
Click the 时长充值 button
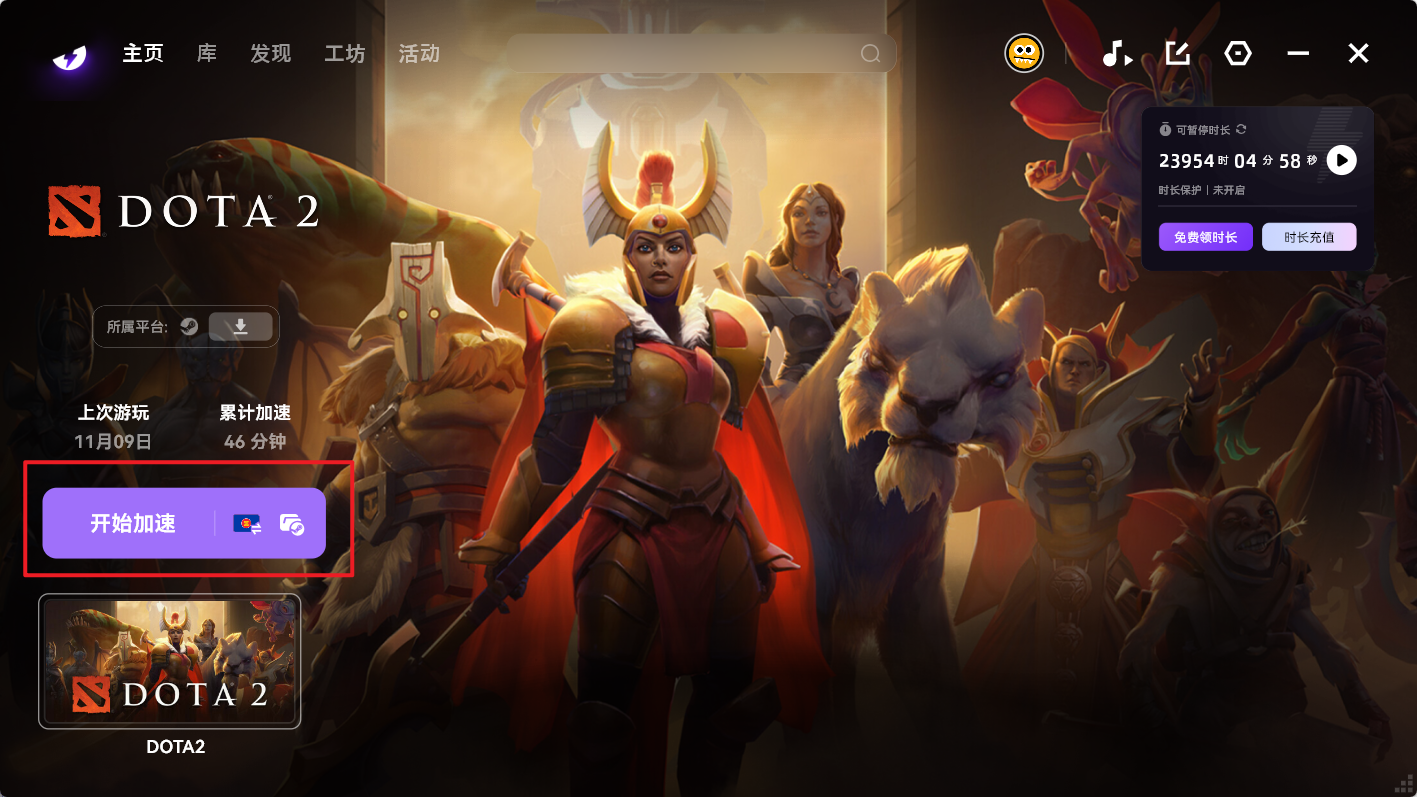point(1309,237)
